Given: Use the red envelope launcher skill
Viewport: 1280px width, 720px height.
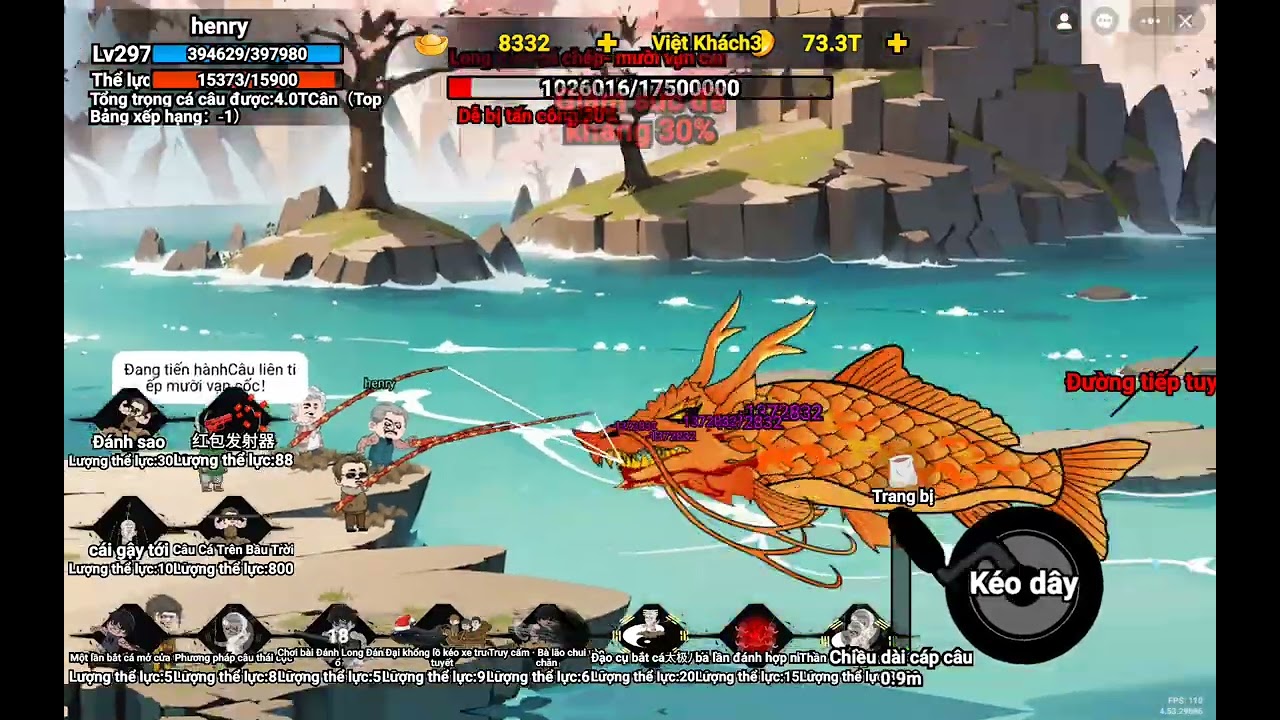Looking at the screenshot, I should (x=233, y=412).
